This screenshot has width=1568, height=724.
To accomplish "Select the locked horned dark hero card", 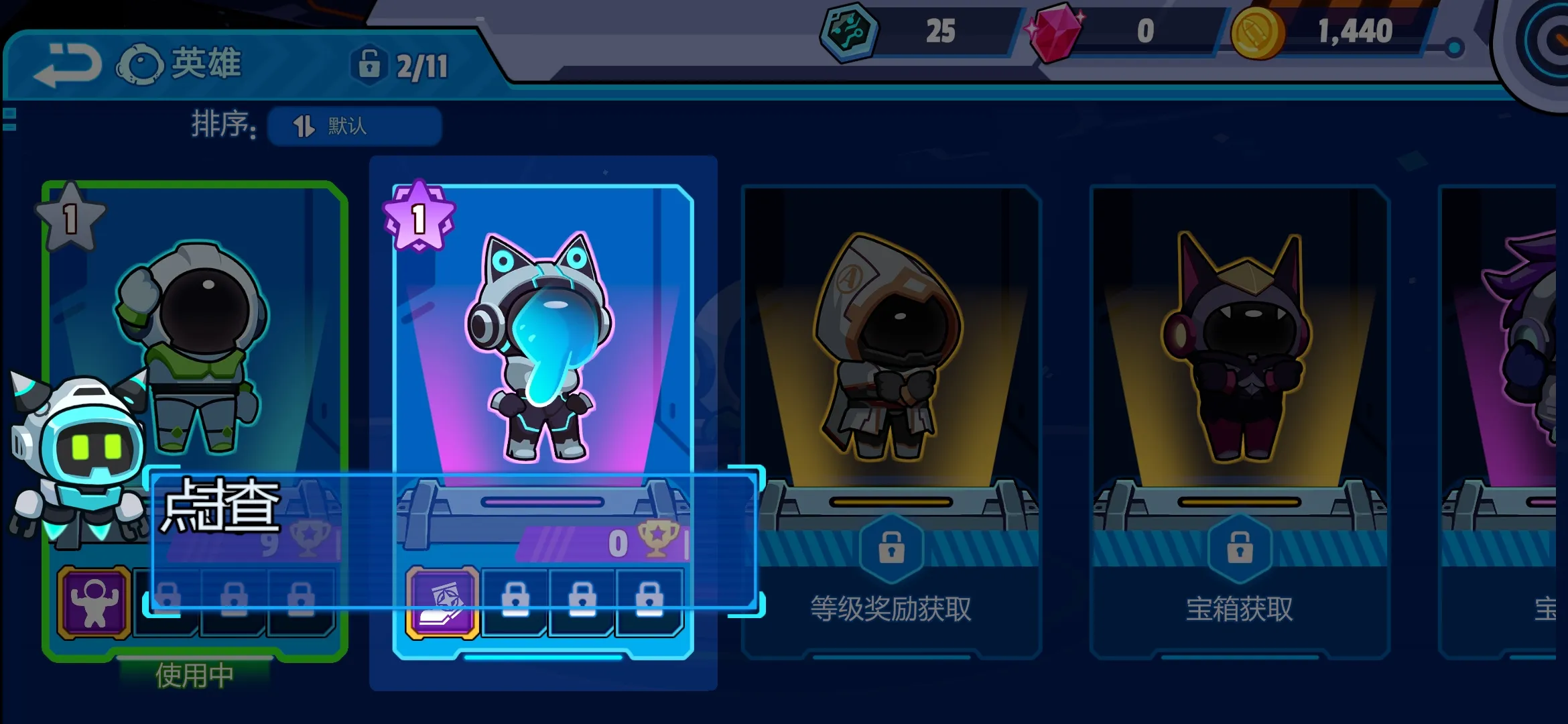I will pyautogui.click(x=1240, y=349).
